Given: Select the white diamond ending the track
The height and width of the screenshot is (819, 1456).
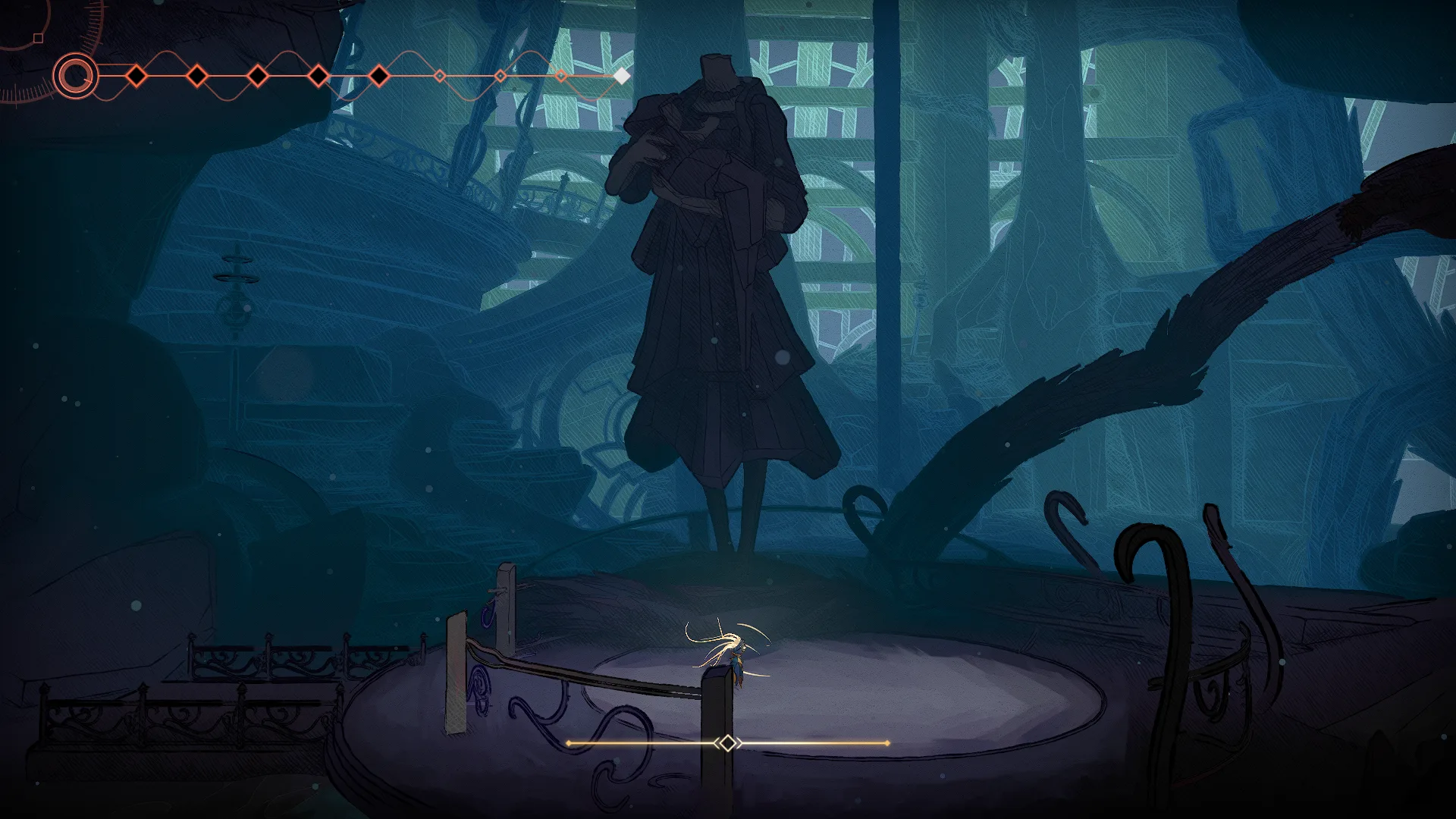Looking at the screenshot, I should click(621, 76).
